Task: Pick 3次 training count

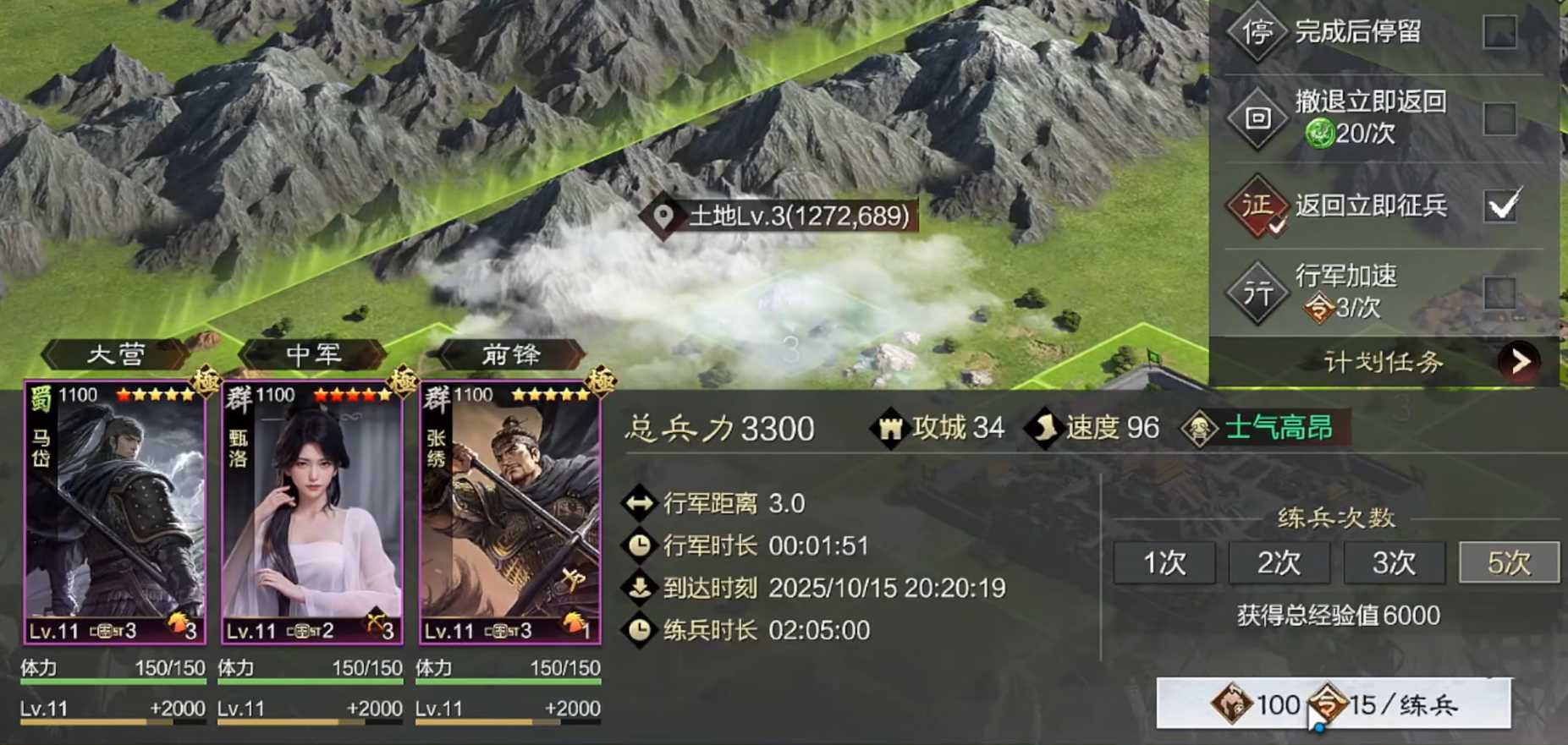Action: pyautogui.click(x=1394, y=562)
